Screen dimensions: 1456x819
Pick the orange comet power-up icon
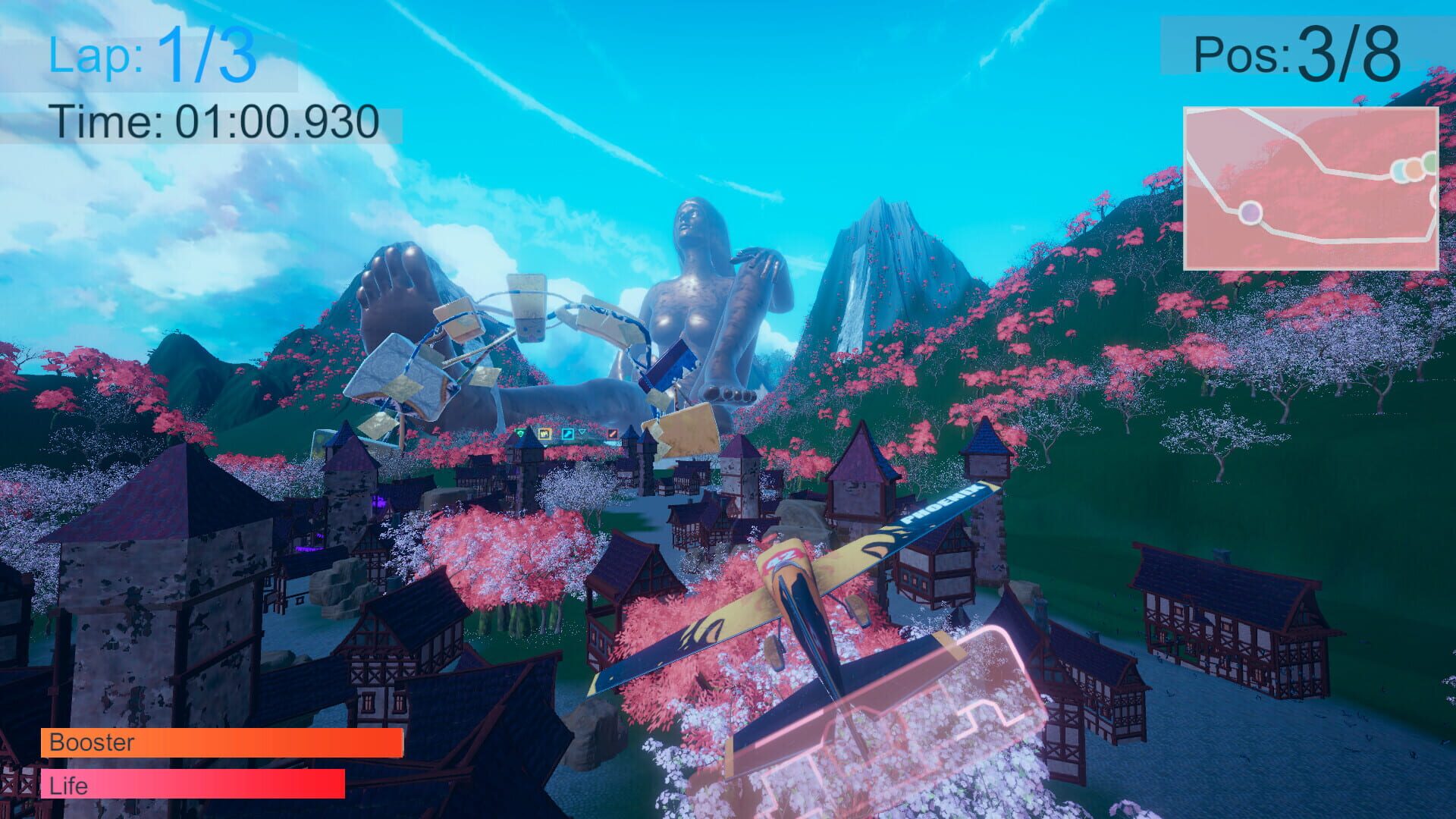click(x=612, y=434)
